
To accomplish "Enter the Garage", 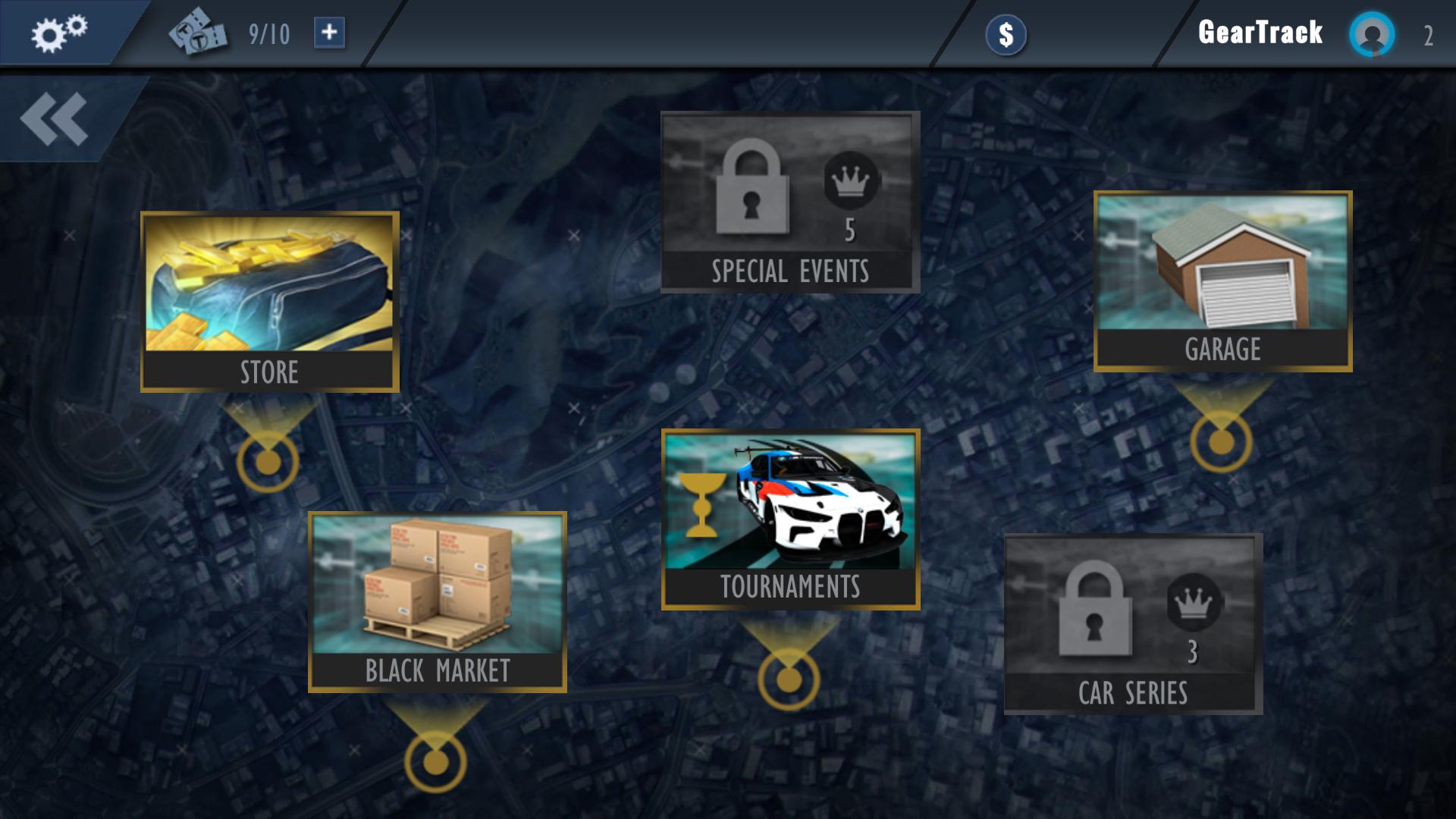I will pos(1222,281).
